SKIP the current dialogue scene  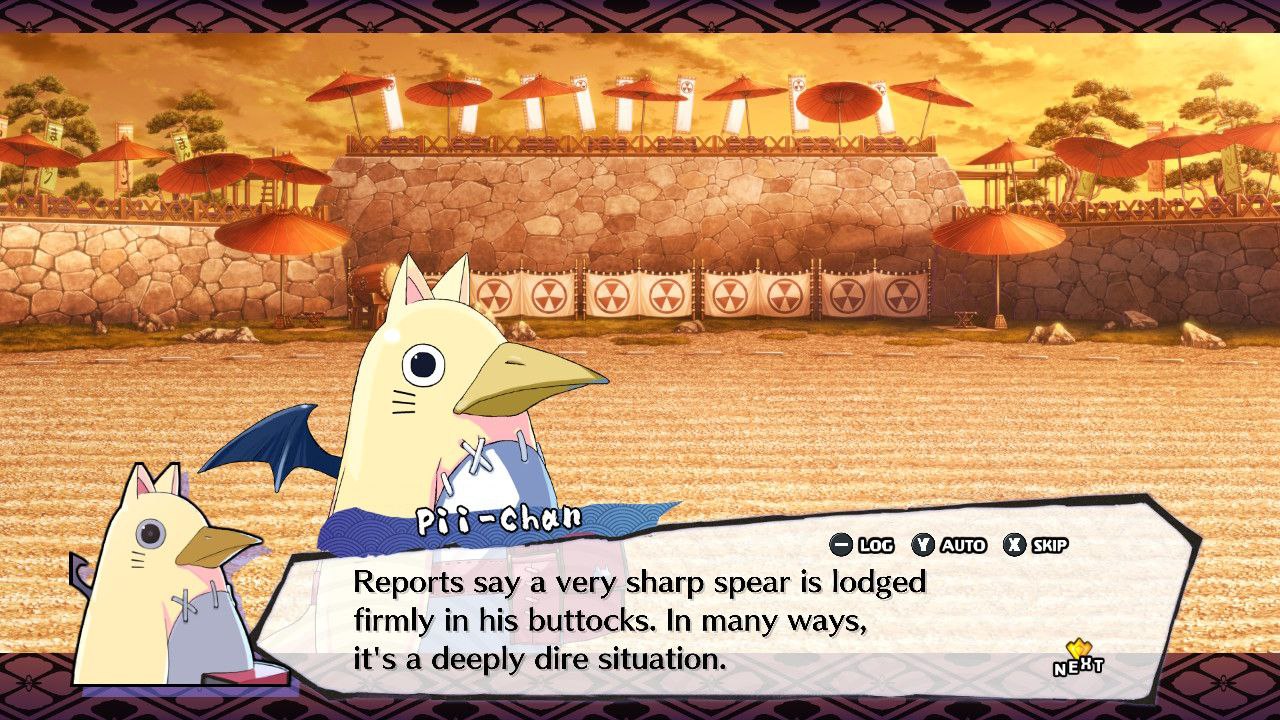click(1036, 545)
